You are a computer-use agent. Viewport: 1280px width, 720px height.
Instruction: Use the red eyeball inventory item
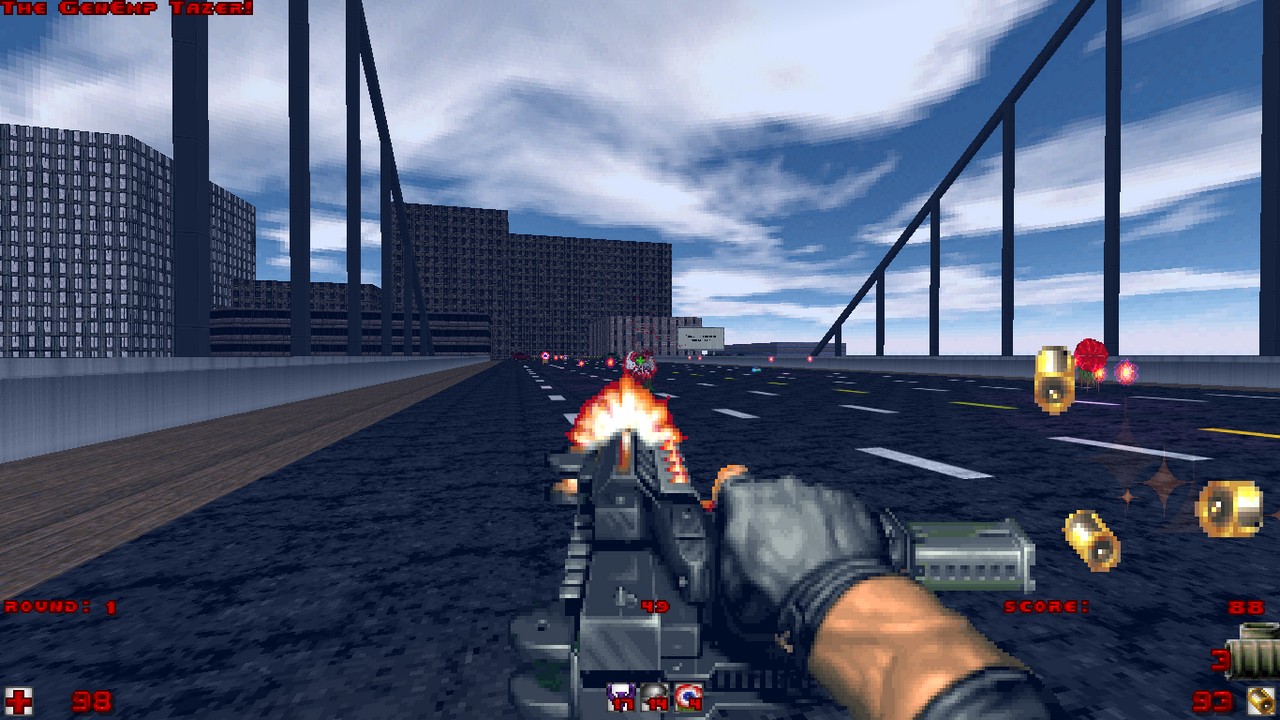(x=688, y=697)
